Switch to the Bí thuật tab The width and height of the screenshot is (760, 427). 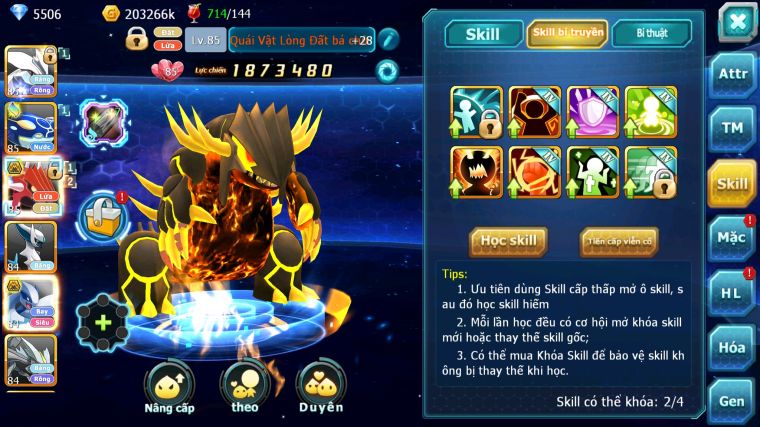click(650, 34)
